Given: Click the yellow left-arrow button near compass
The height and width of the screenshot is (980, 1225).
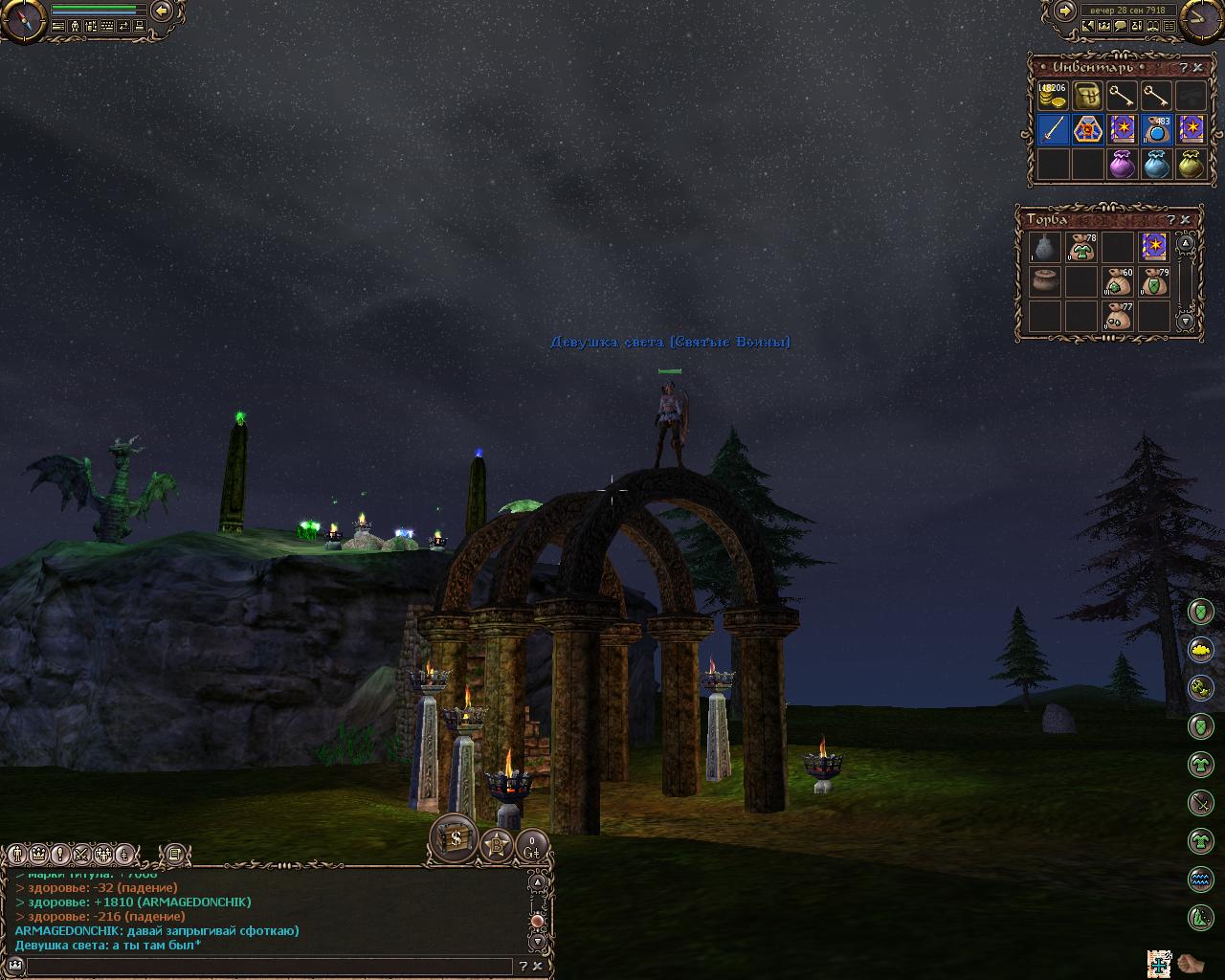Looking at the screenshot, I should click(162, 11).
